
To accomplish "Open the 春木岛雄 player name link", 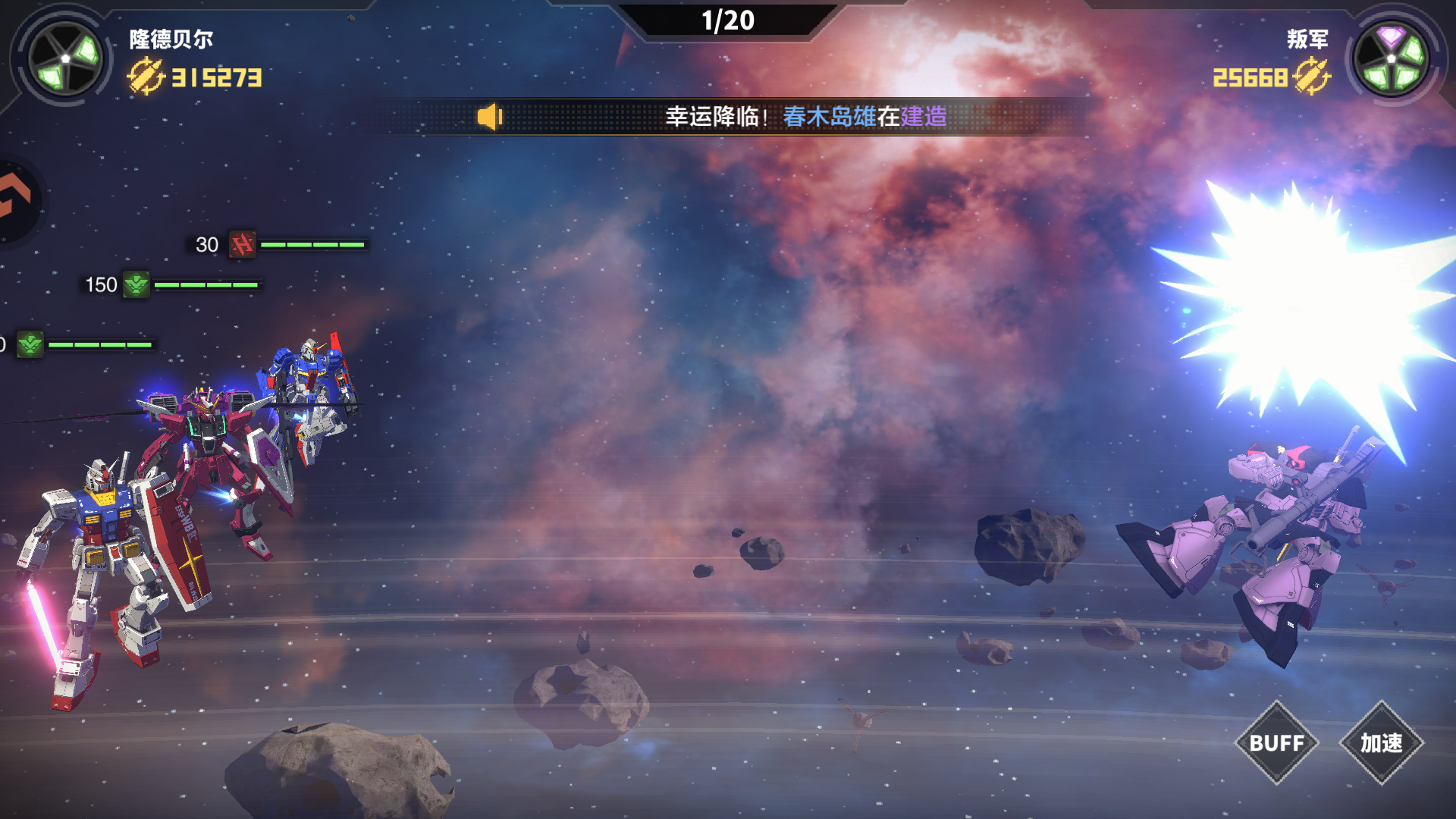I will [x=829, y=117].
